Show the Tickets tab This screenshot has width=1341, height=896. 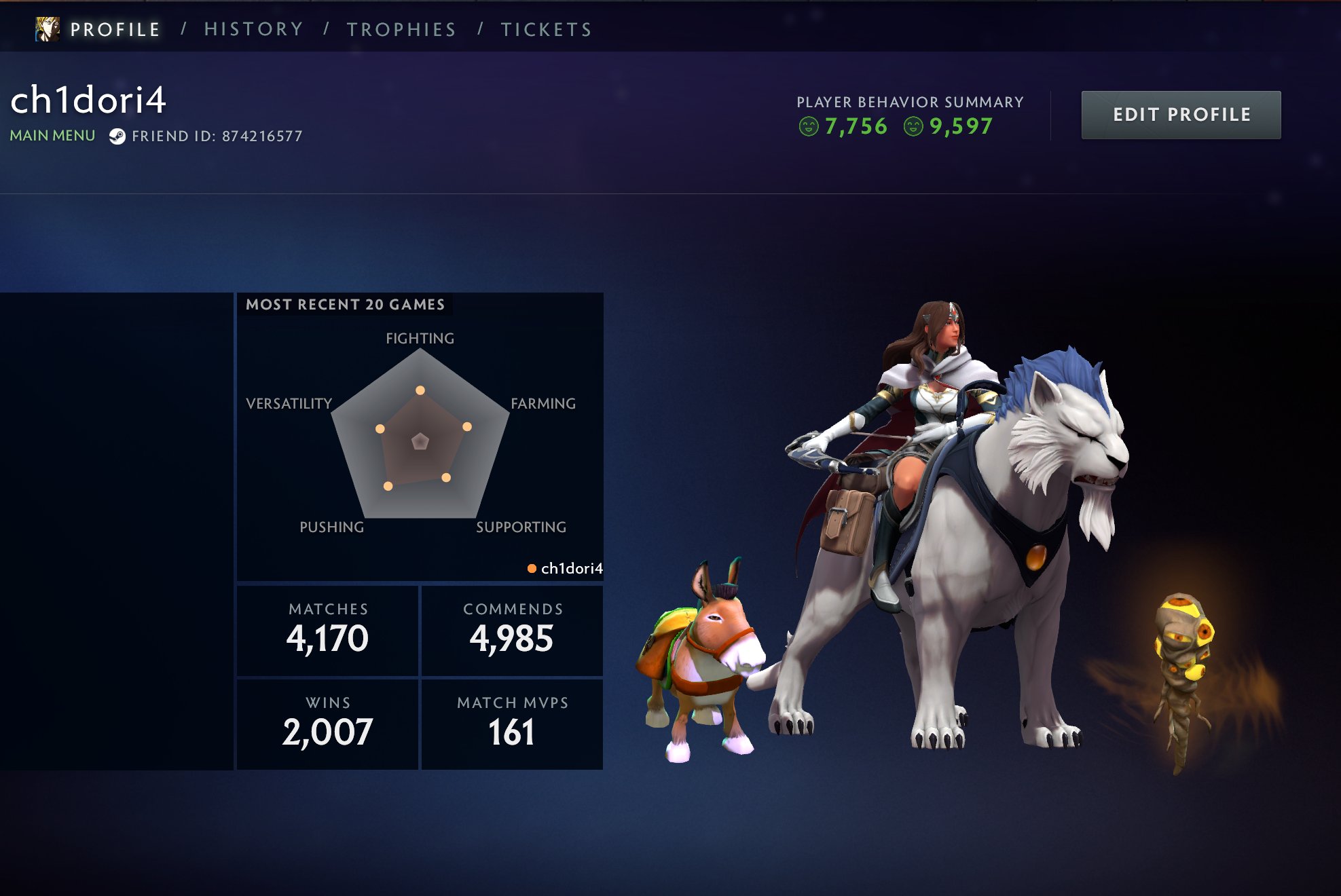point(547,29)
